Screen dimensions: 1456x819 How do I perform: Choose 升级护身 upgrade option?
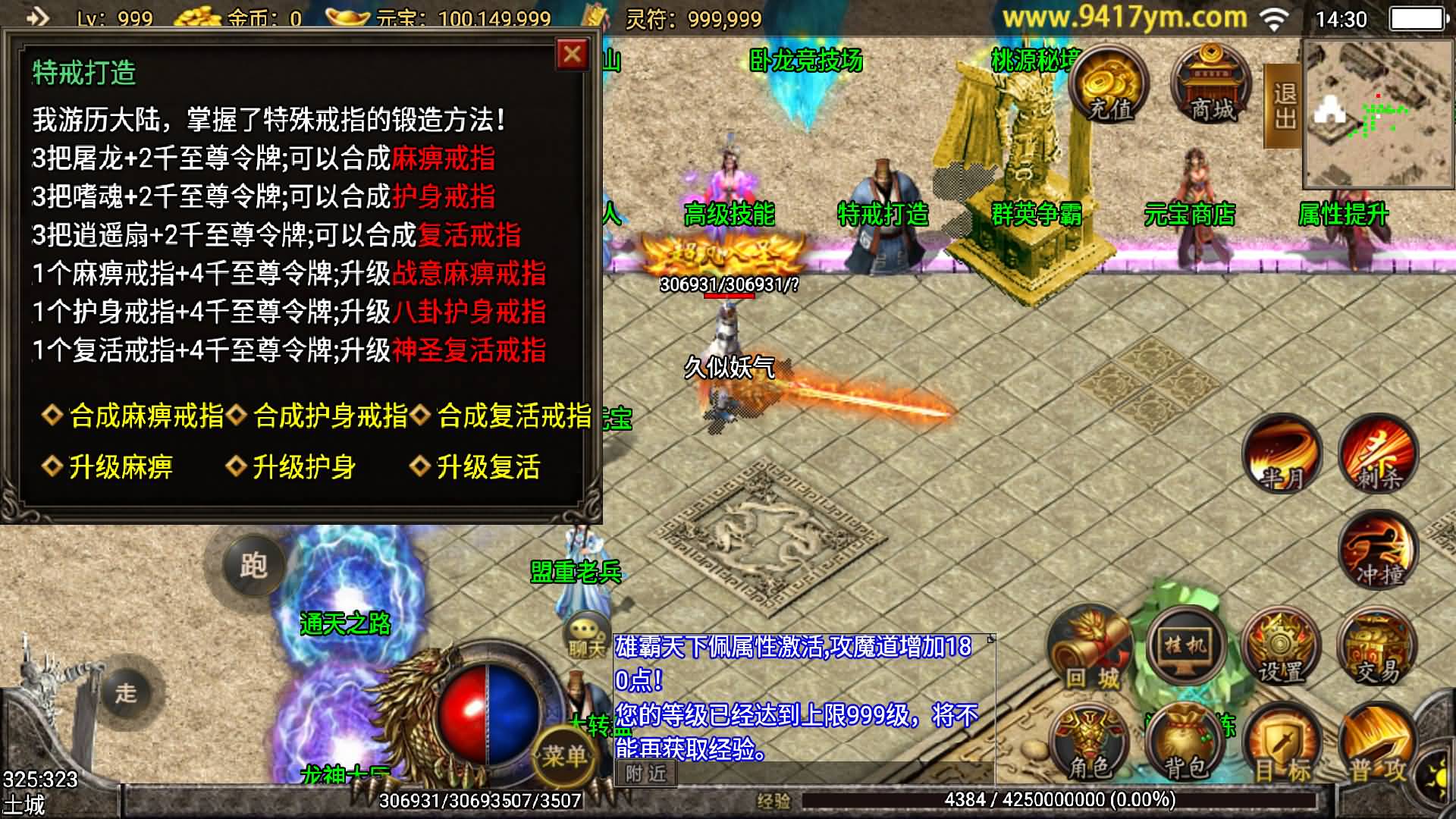pyautogui.click(x=303, y=466)
